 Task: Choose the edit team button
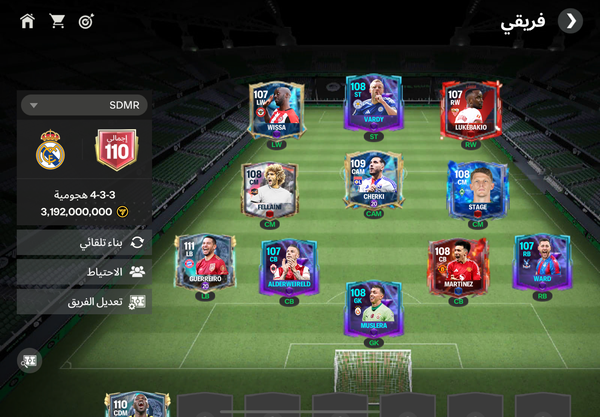[x=84, y=300]
